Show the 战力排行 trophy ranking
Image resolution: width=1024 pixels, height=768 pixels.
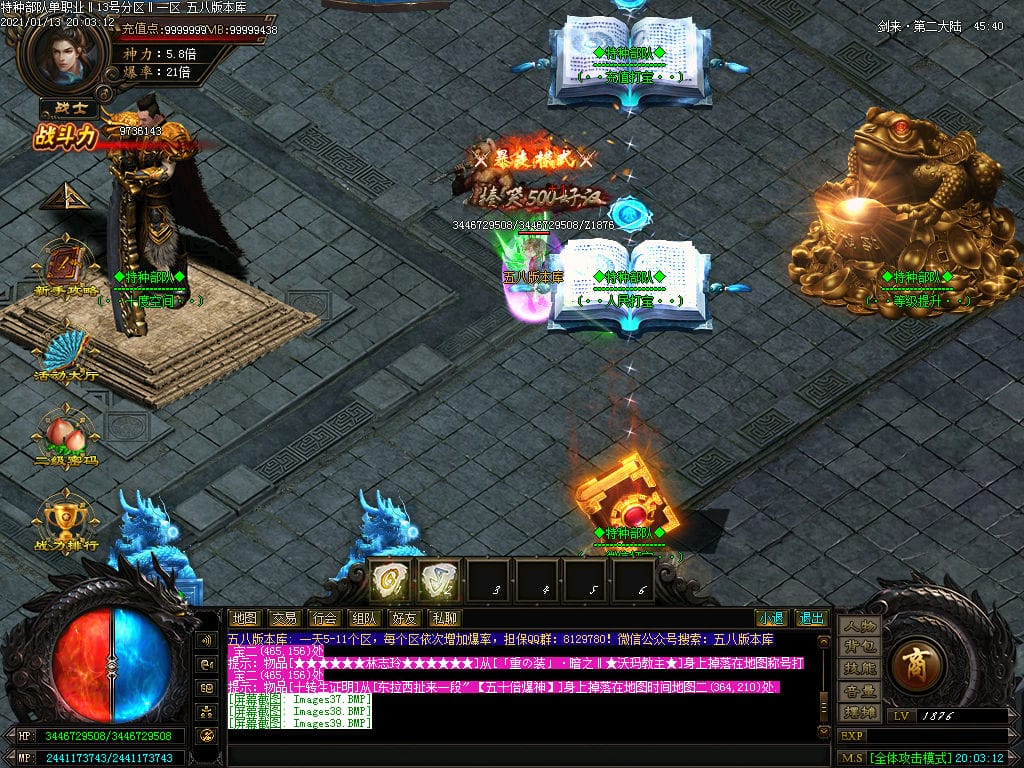[66, 520]
